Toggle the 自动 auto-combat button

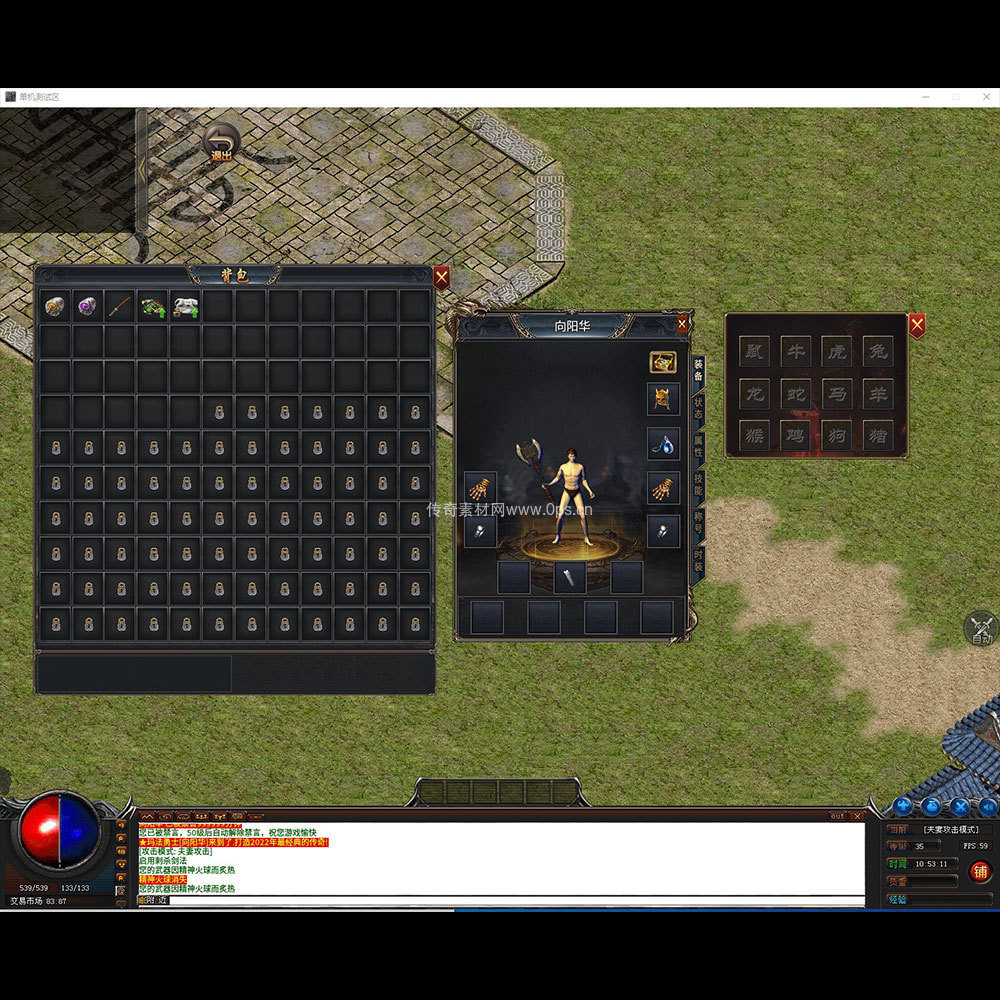[x=981, y=628]
